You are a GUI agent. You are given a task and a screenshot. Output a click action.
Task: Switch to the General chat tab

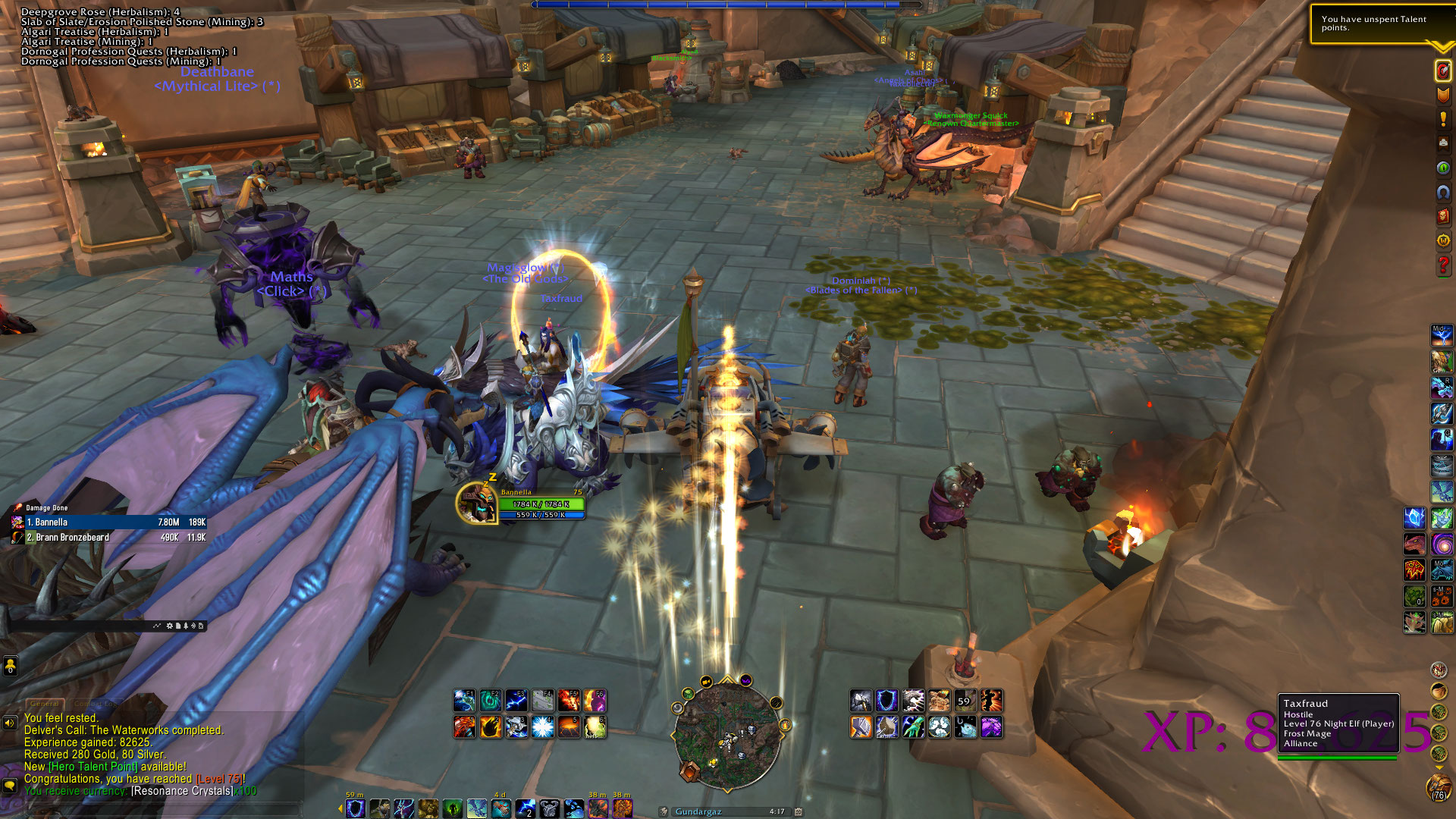click(x=45, y=704)
